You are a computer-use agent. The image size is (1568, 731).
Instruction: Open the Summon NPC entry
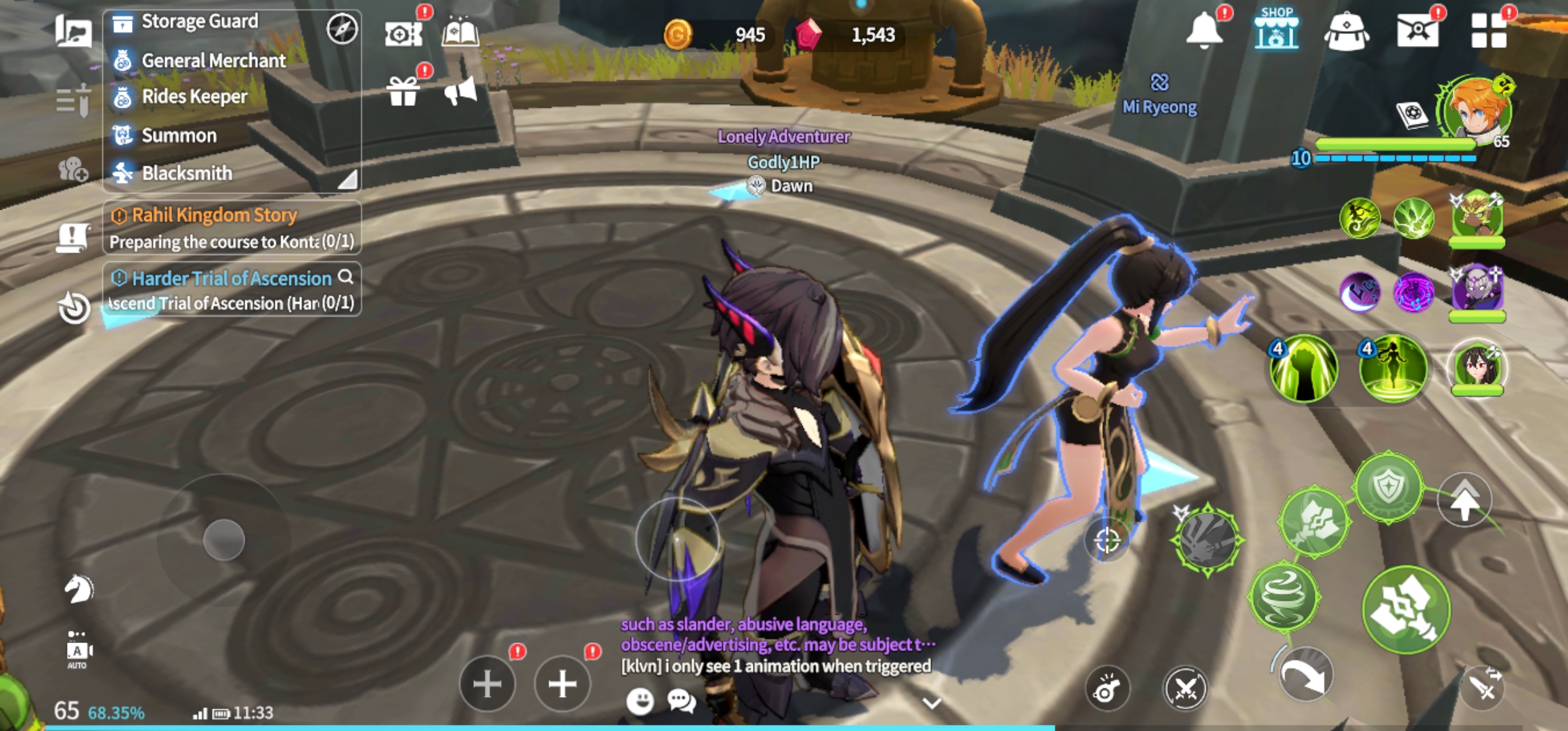(x=179, y=135)
